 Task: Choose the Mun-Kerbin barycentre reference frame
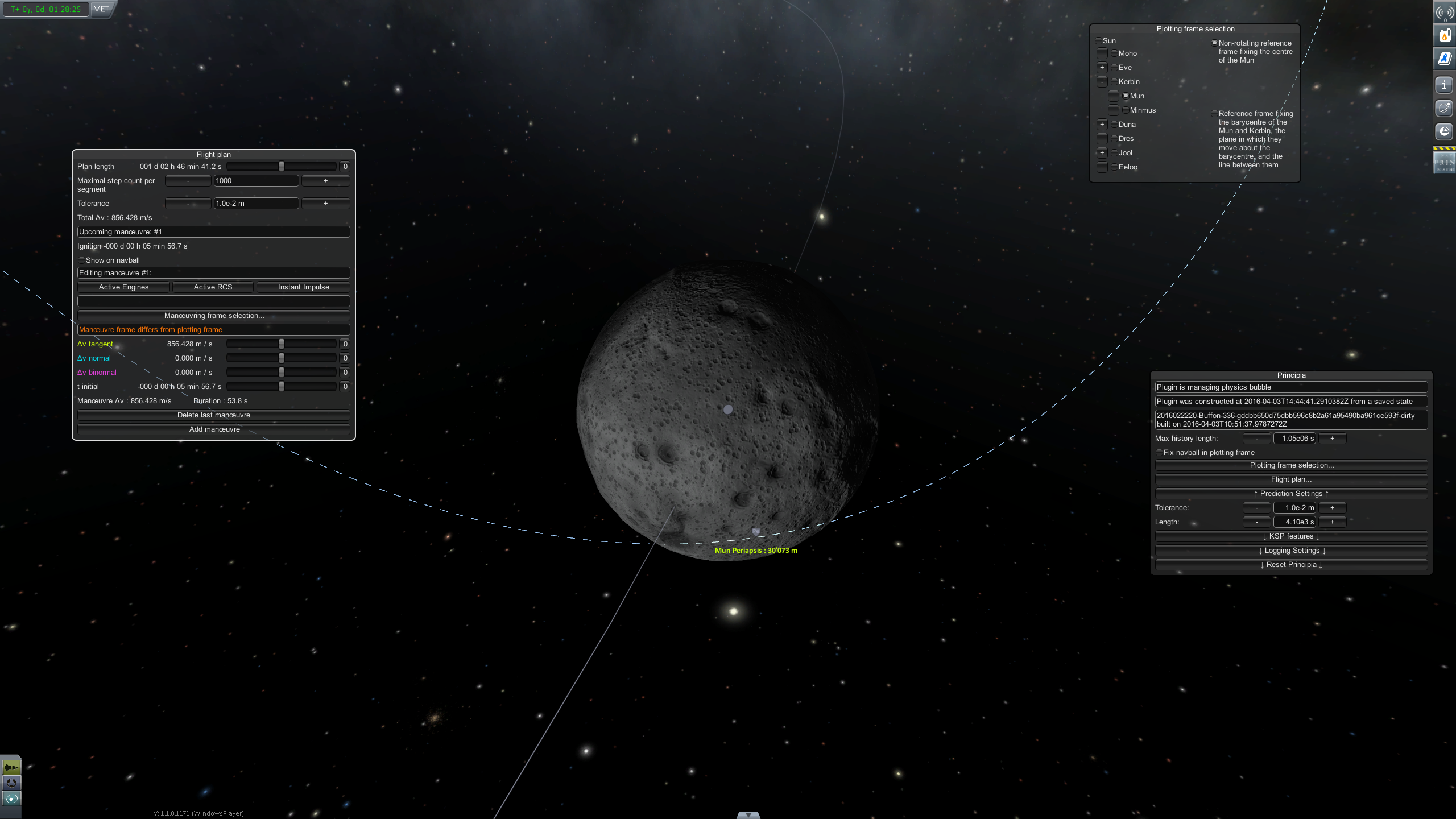(1214, 114)
